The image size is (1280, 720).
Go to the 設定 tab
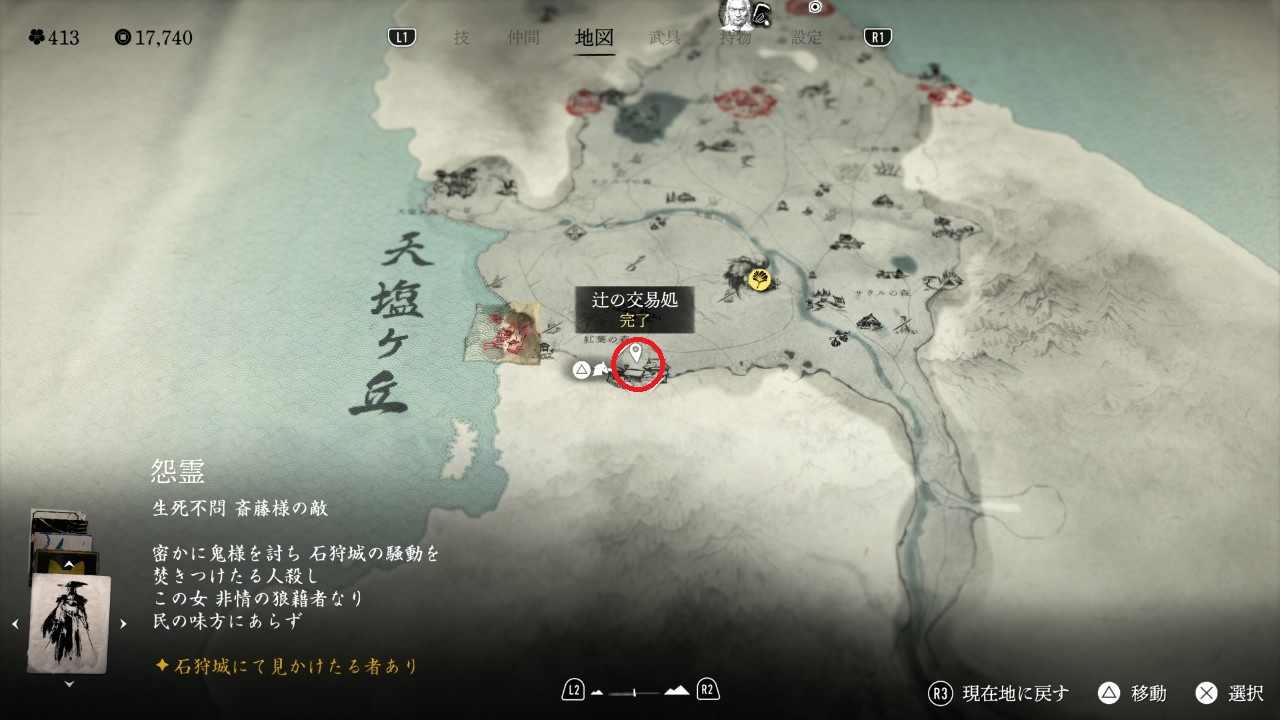(806, 38)
